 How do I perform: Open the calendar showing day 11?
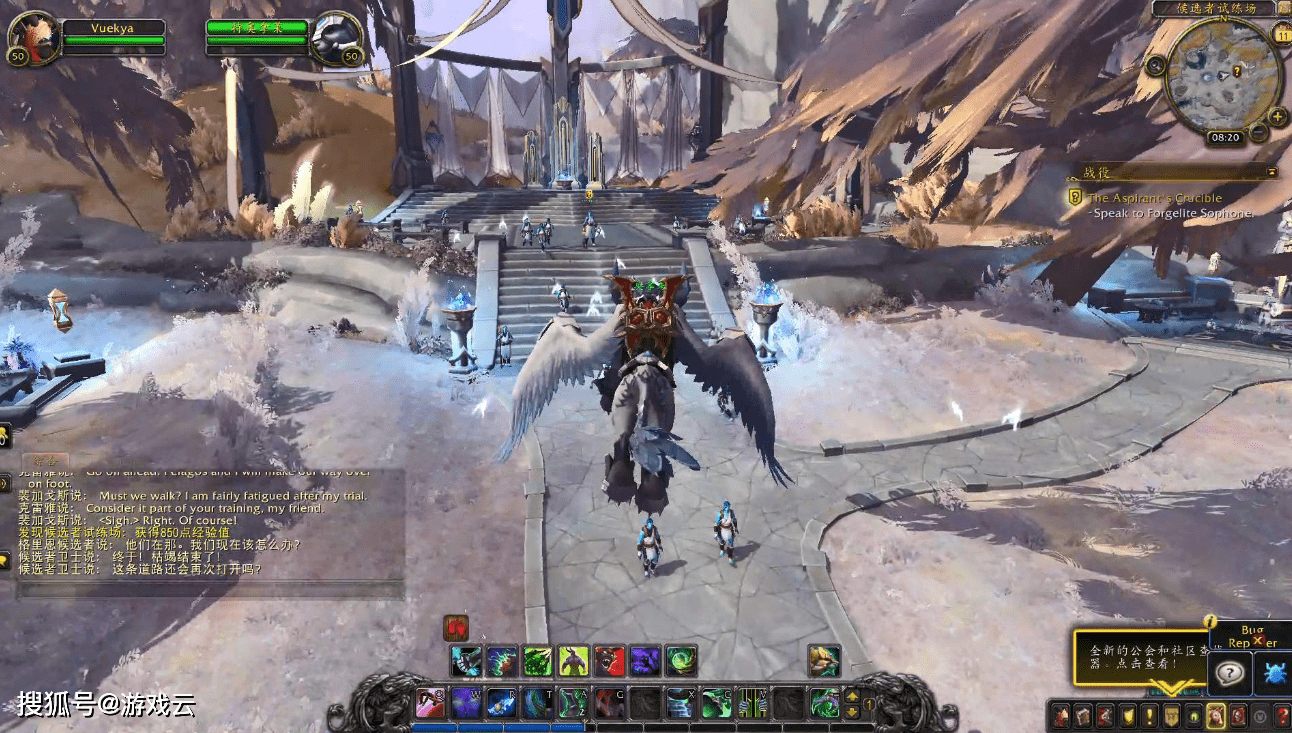tap(1282, 36)
